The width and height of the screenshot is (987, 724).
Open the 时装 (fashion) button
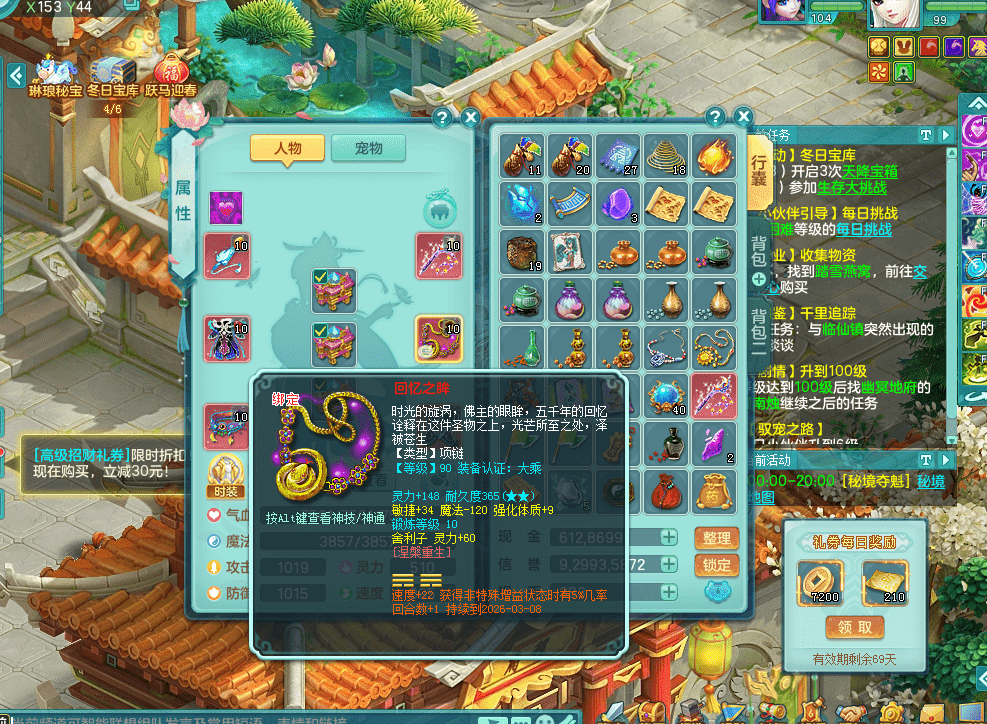(225, 473)
